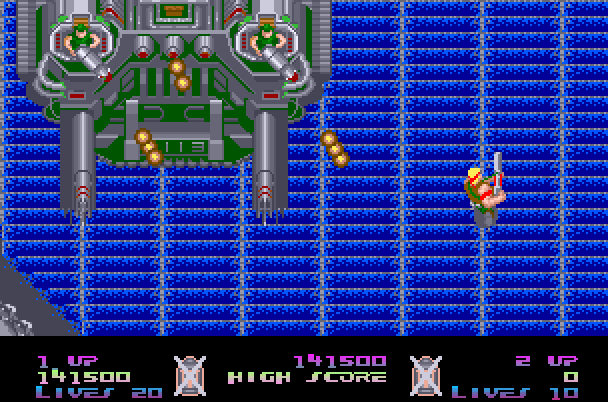Select player 2's emblem icon beside LIVES 10

426,375
